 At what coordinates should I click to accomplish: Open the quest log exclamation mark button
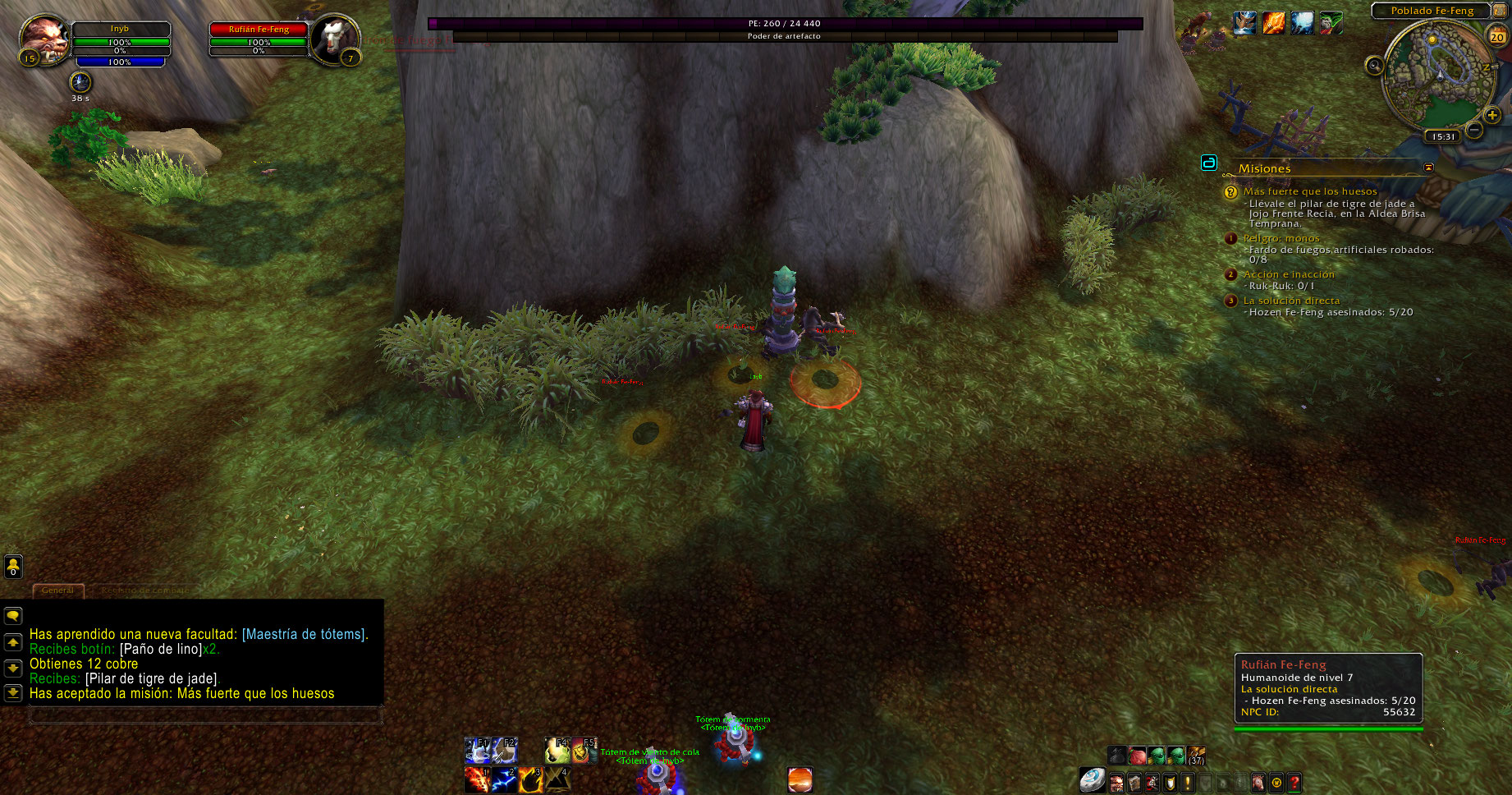pos(1187,783)
